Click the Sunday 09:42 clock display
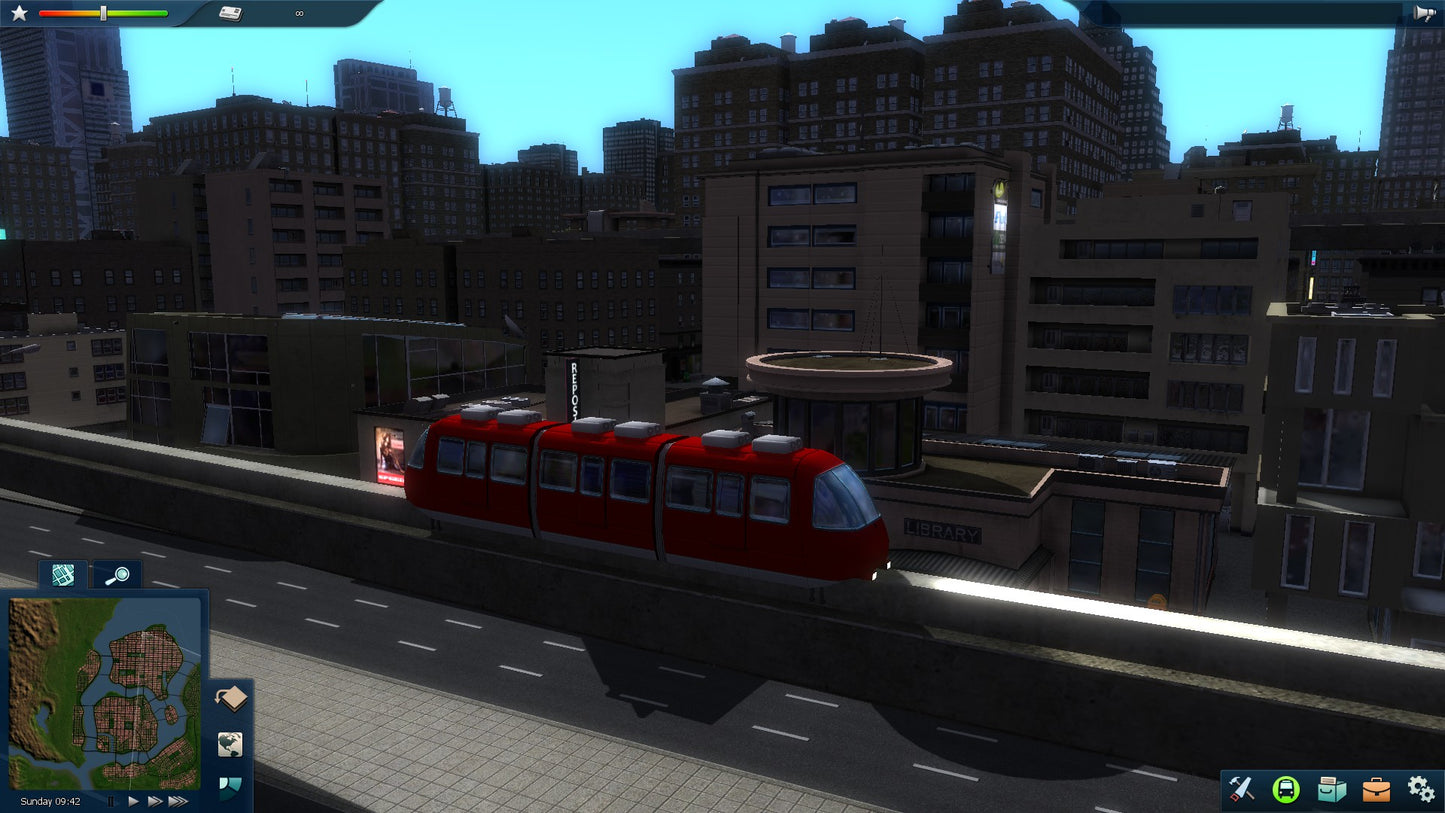This screenshot has height=813, width=1445. 50,801
